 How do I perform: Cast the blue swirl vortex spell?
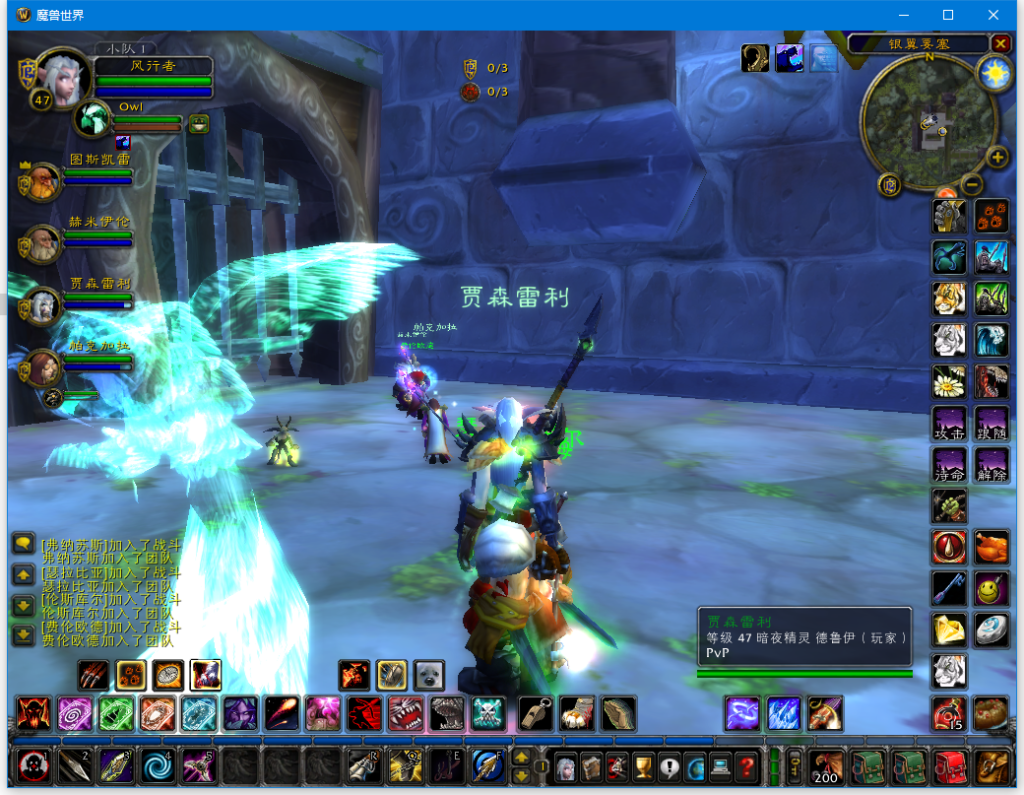158,767
